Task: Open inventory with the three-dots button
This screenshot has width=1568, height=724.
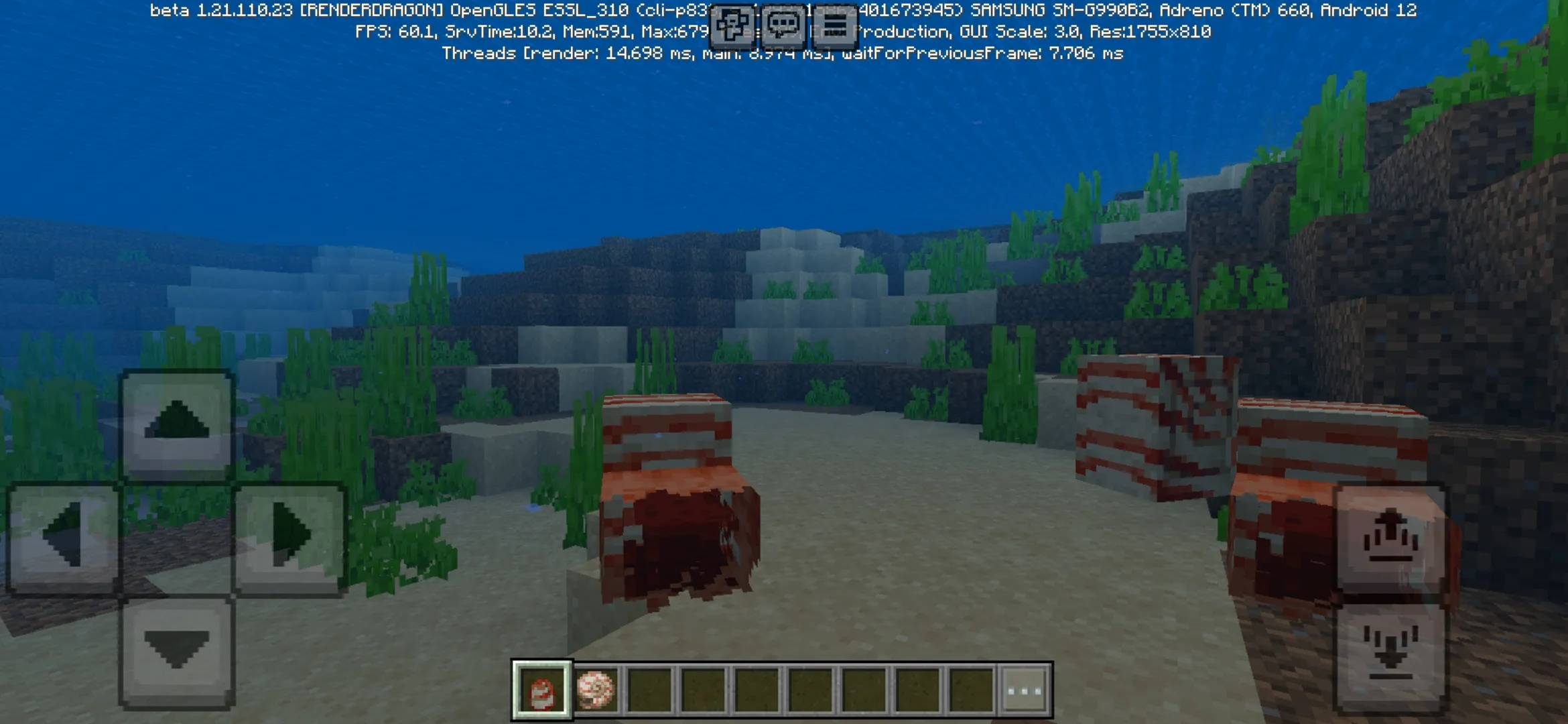Action: click(x=1024, y=690)
